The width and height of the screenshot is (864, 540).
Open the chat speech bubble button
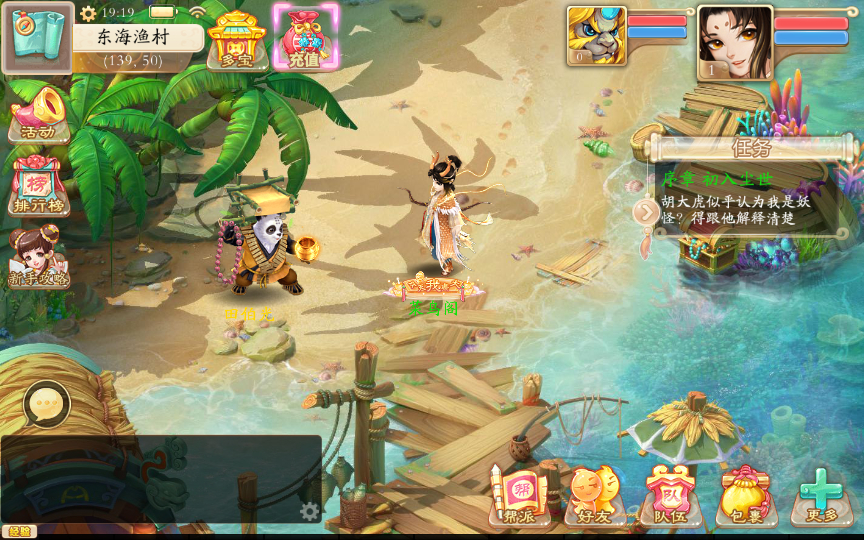coord(46,404)
